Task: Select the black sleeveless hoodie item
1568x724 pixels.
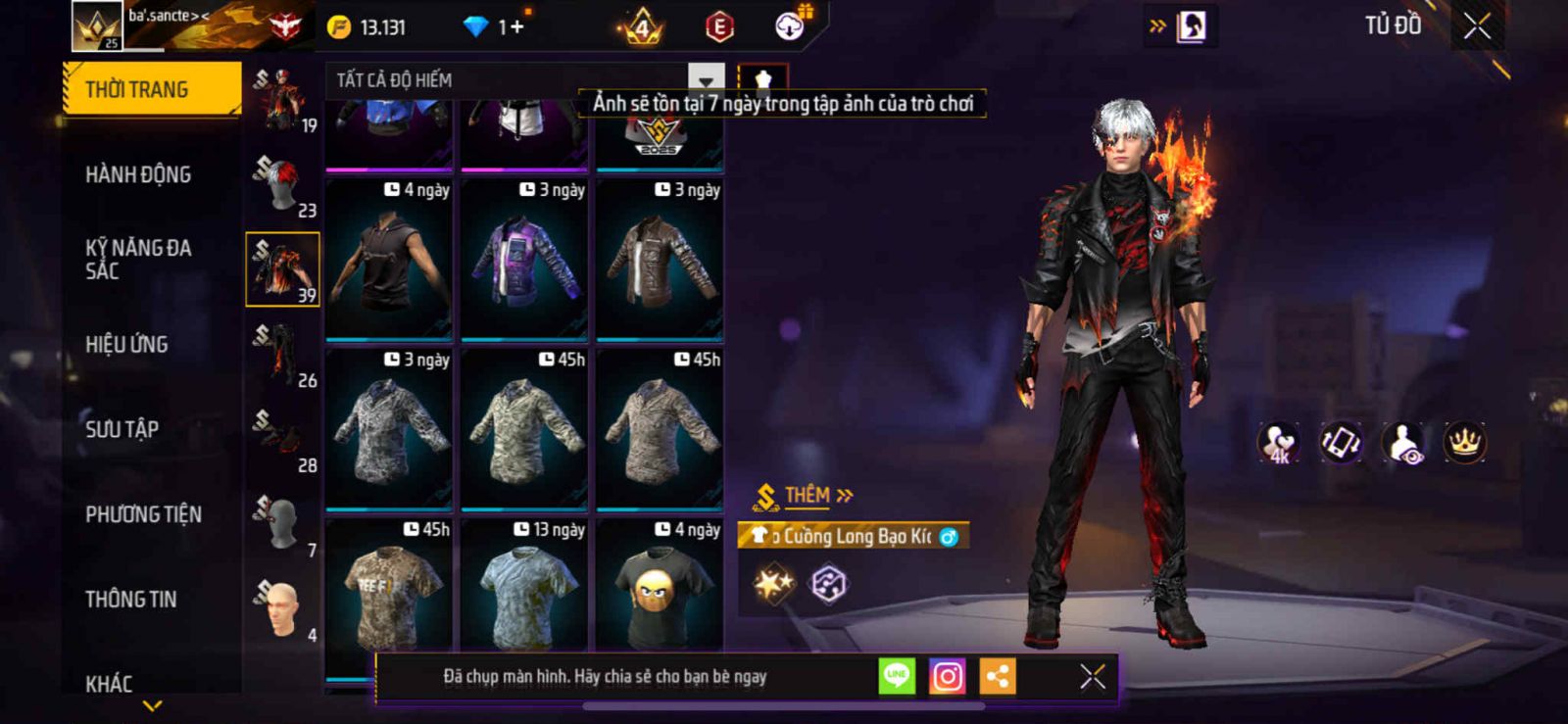Action: (x=389, y=260)
